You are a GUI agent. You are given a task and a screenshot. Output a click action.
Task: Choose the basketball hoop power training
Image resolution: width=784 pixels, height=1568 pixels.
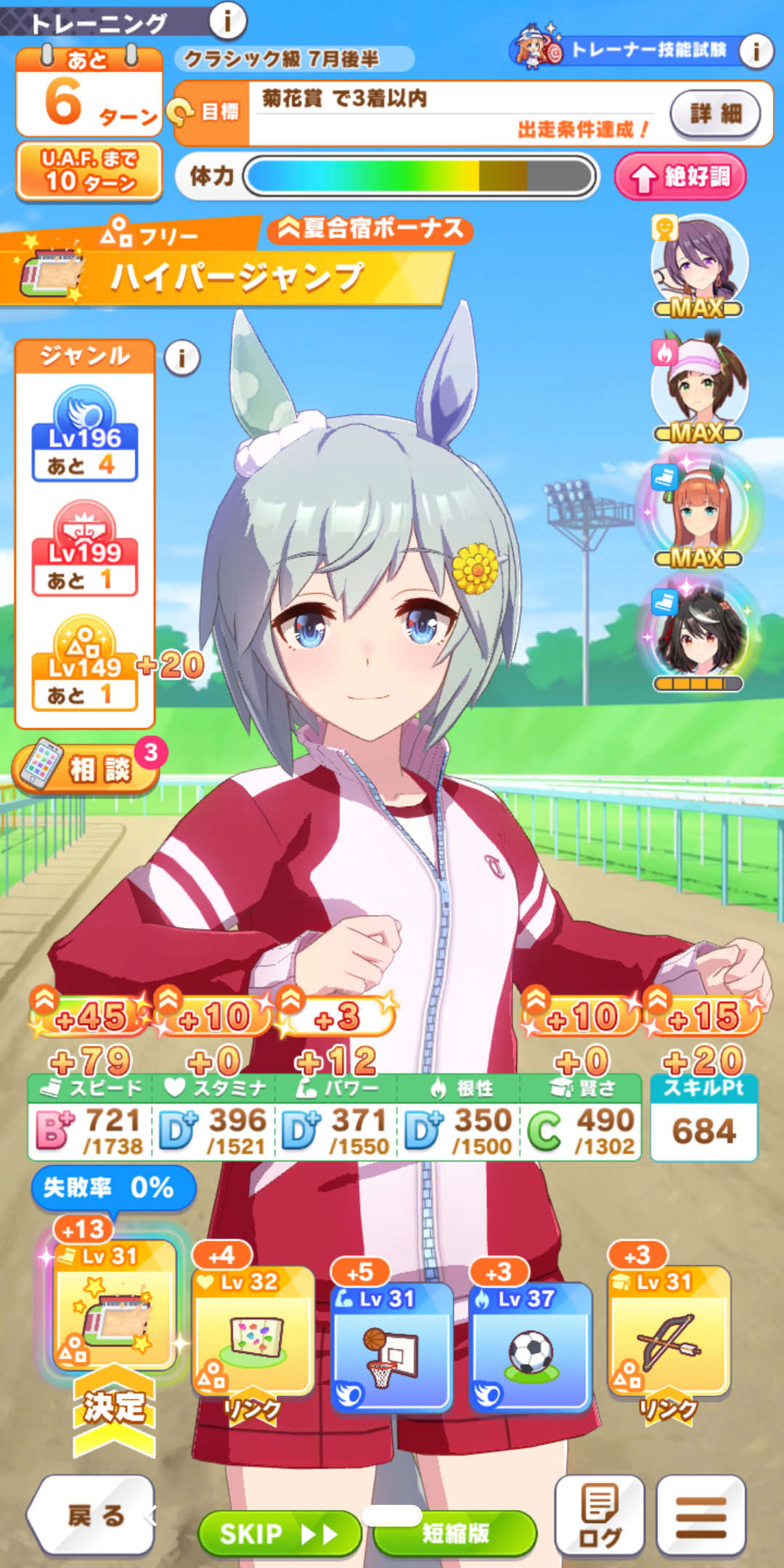tap(392, 1347)
